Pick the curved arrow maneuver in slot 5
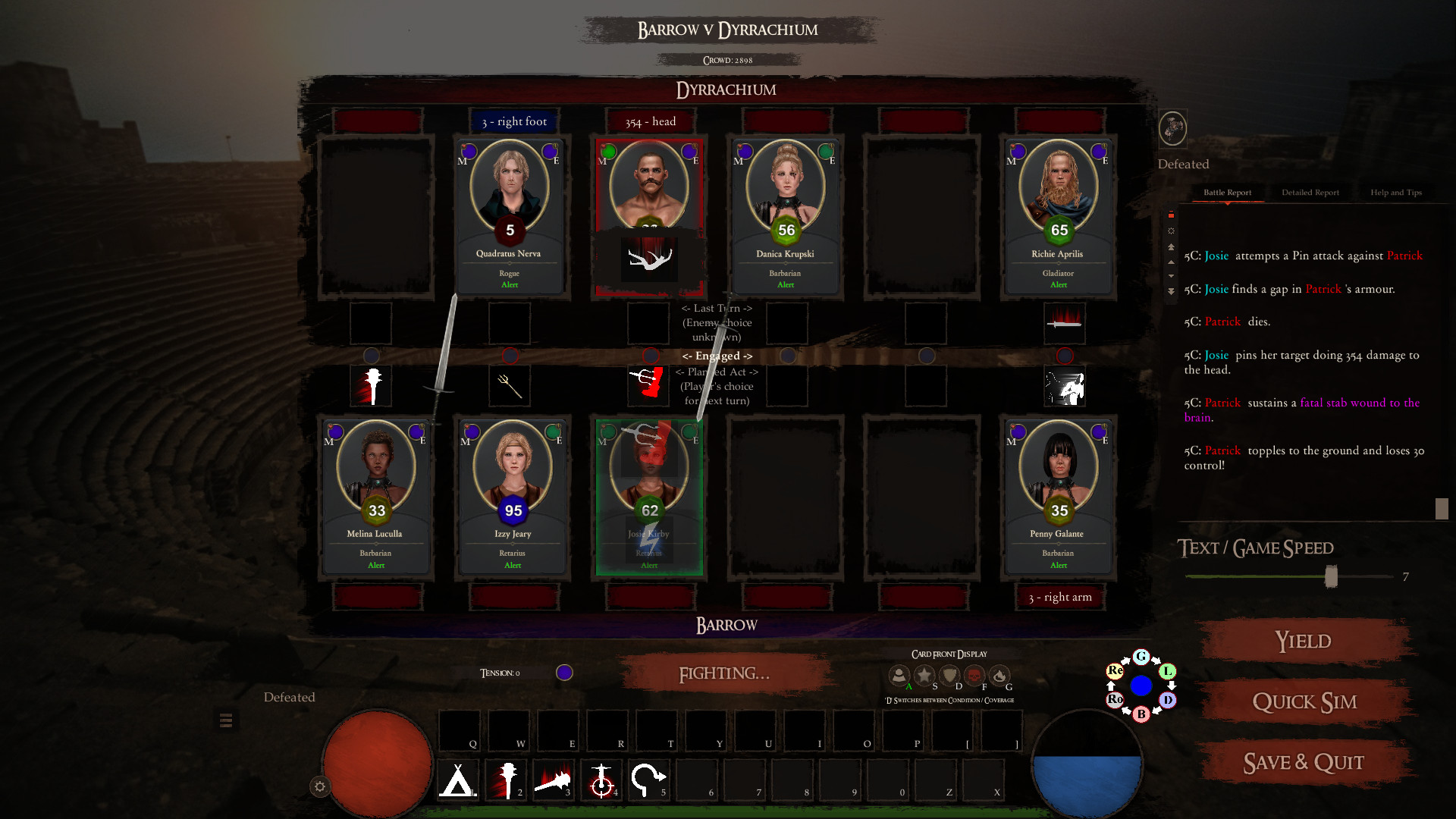This screenshot has width=1456, height=819. point(648,780)
